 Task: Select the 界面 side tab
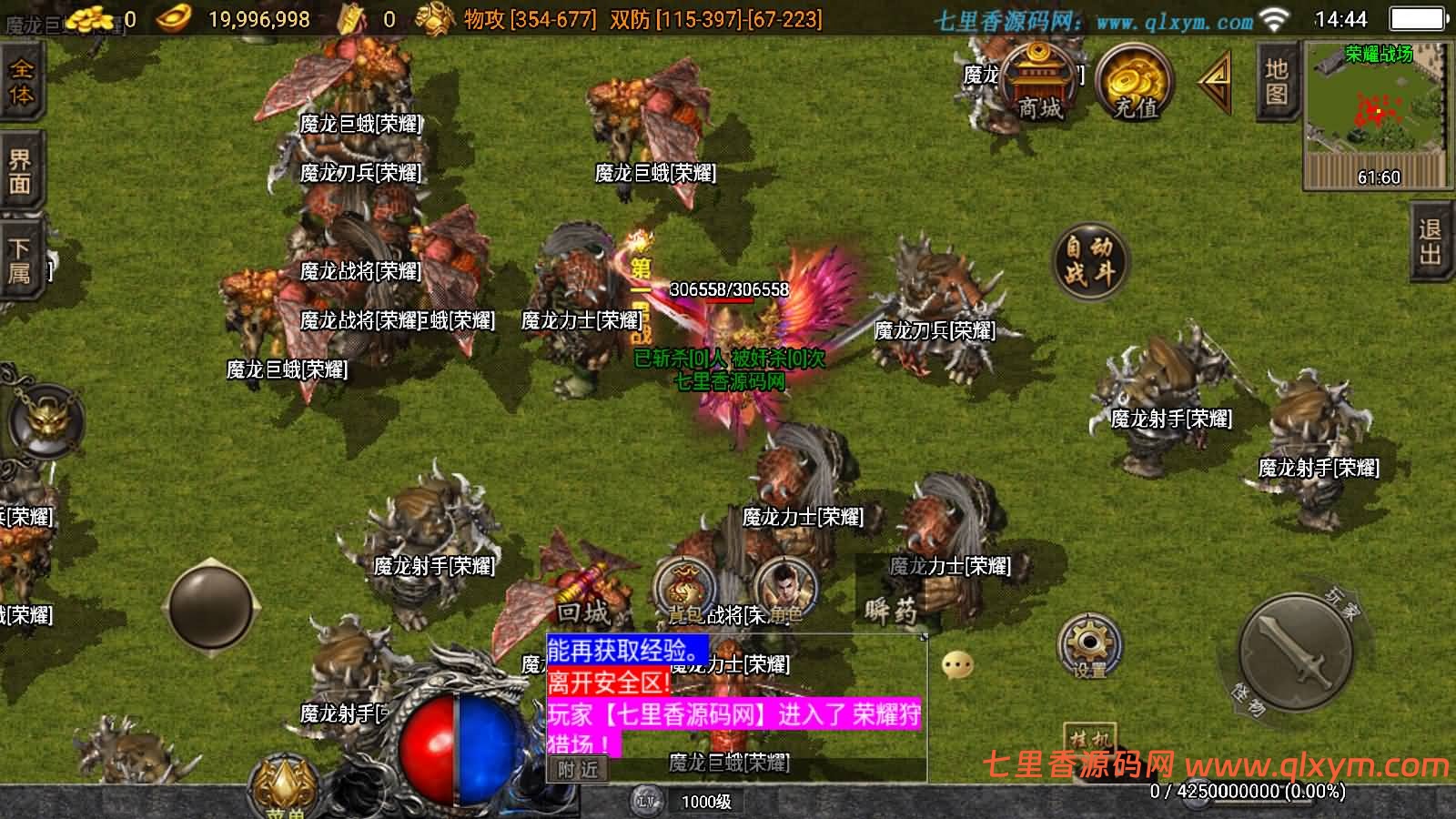pos(20,171)
